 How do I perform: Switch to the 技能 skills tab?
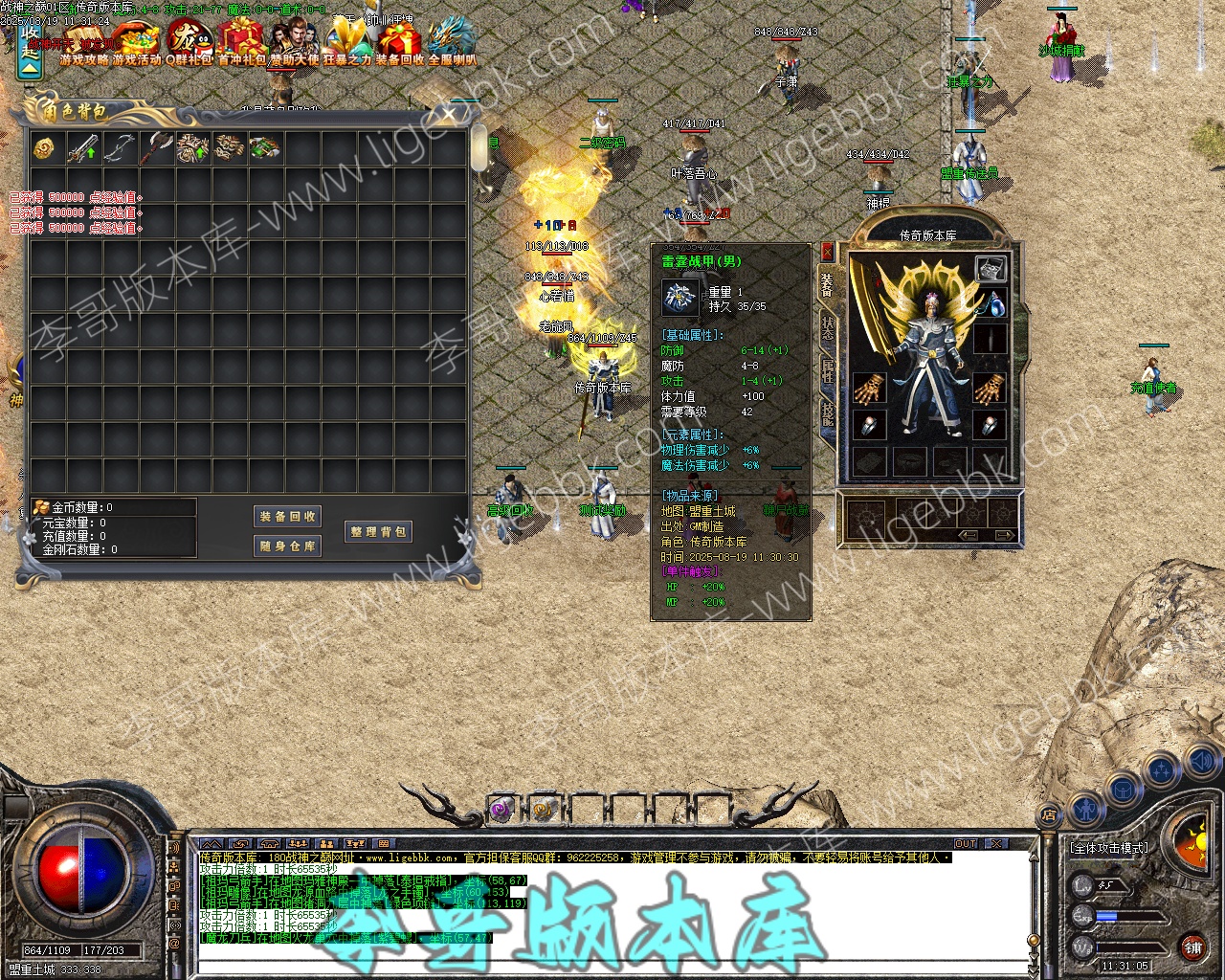[x=828, y=413]
